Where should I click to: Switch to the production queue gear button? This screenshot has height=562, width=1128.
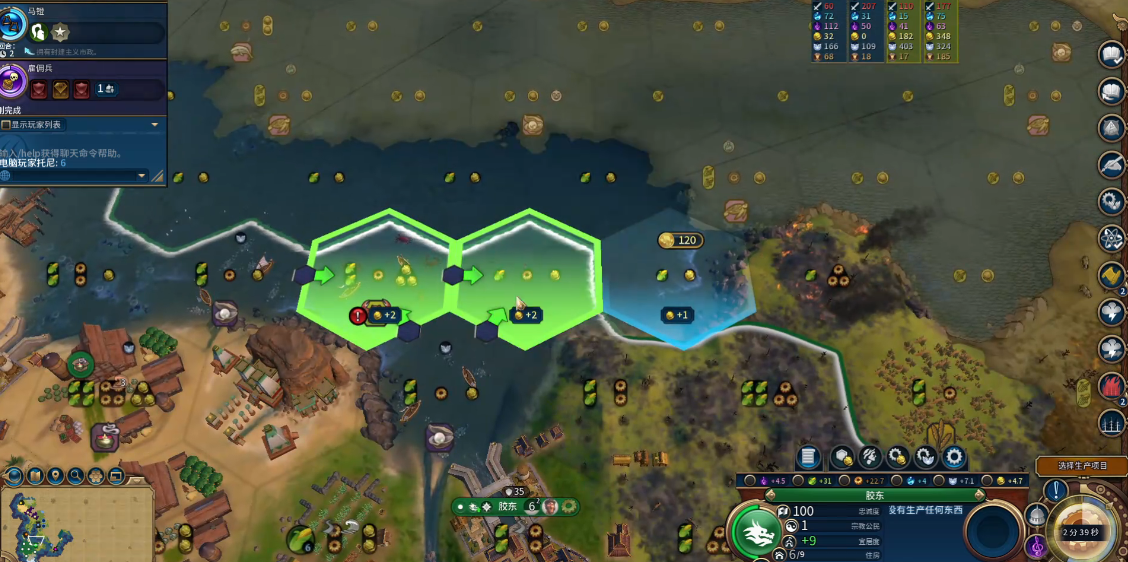954,457
